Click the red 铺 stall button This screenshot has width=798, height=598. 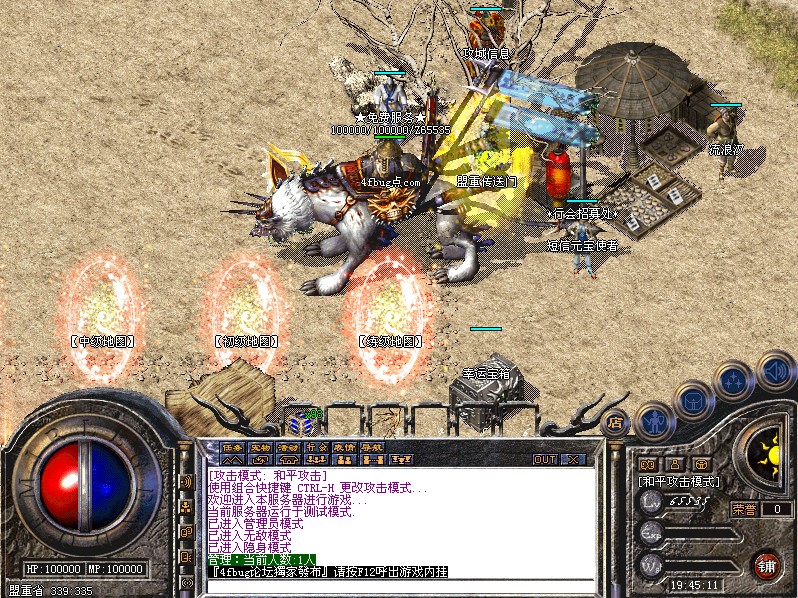click(767, 563)
